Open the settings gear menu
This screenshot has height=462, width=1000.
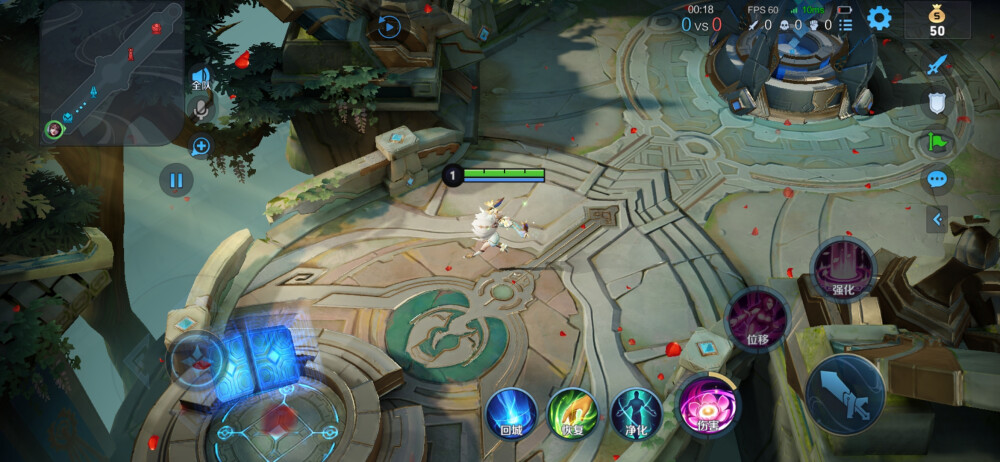point(879,18)
